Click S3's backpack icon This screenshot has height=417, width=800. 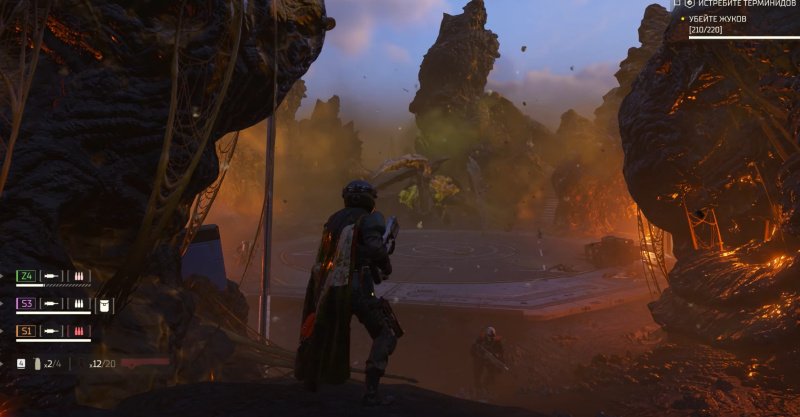coord(102,304)
